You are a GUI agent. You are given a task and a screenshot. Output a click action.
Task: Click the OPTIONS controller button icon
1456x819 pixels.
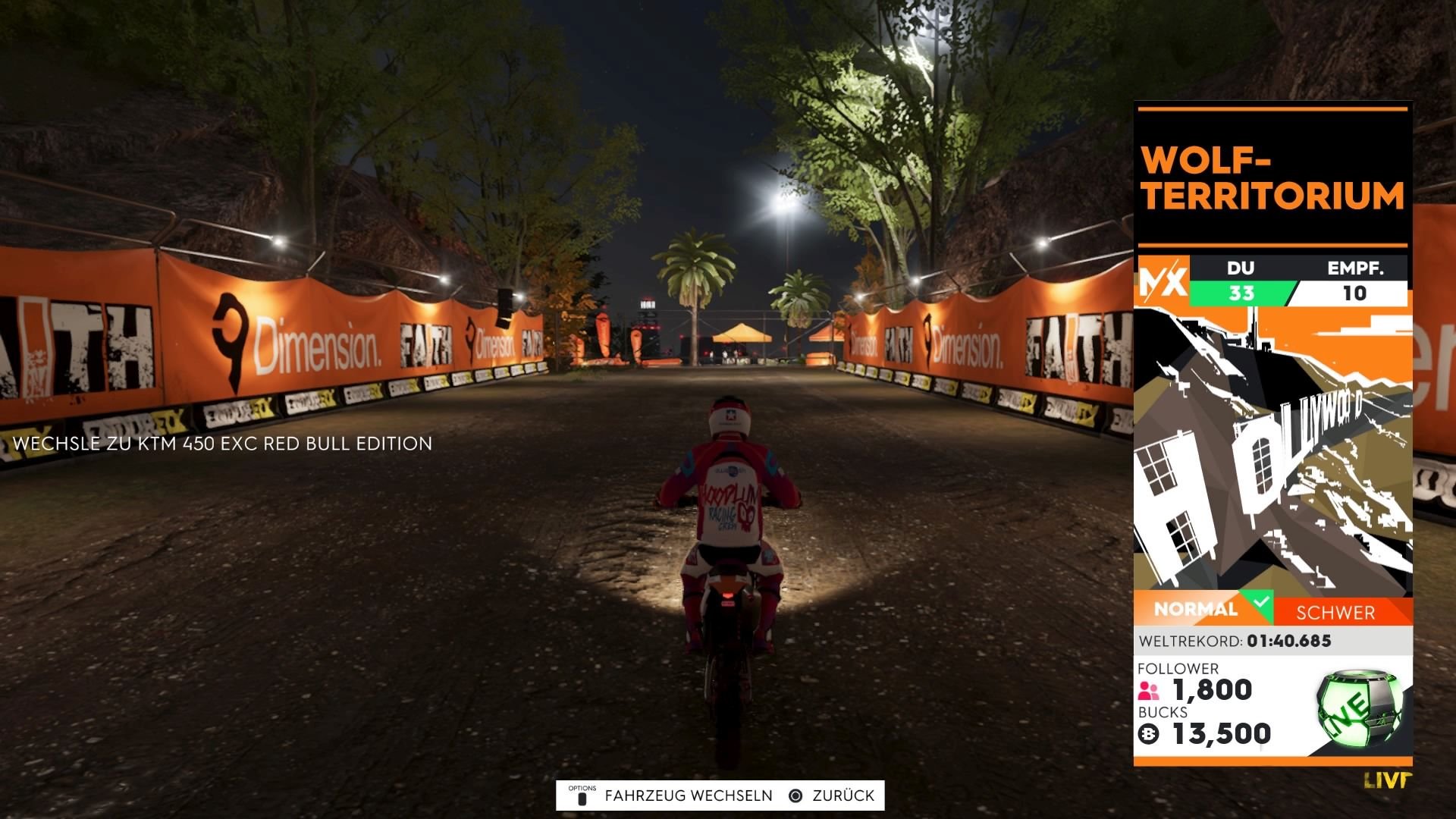[x=581, y=795]
